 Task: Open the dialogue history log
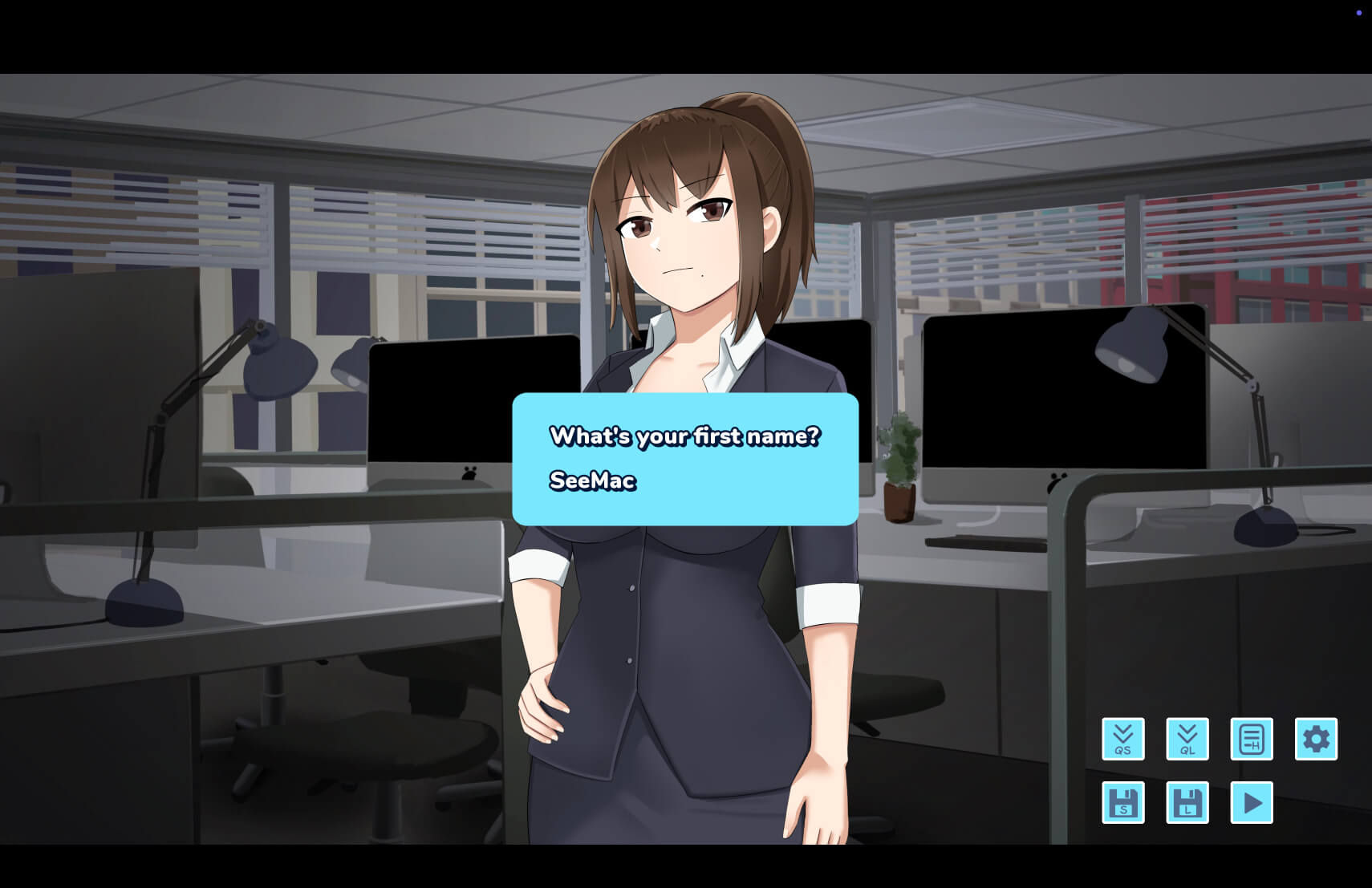[x=1251, y=739]
